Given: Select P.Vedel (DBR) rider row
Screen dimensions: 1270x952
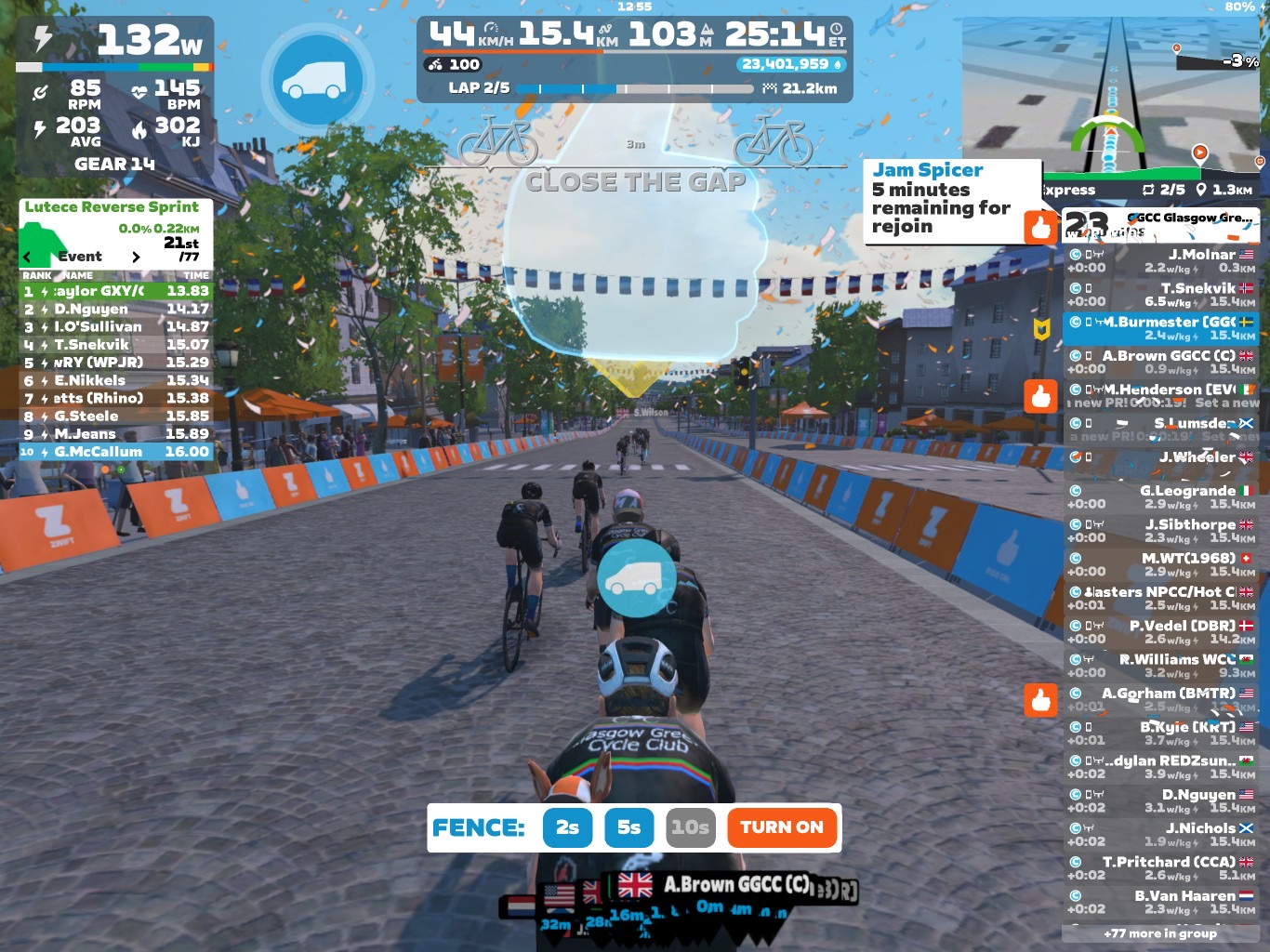Looking at the screenshot, I should coord(1160,631).
